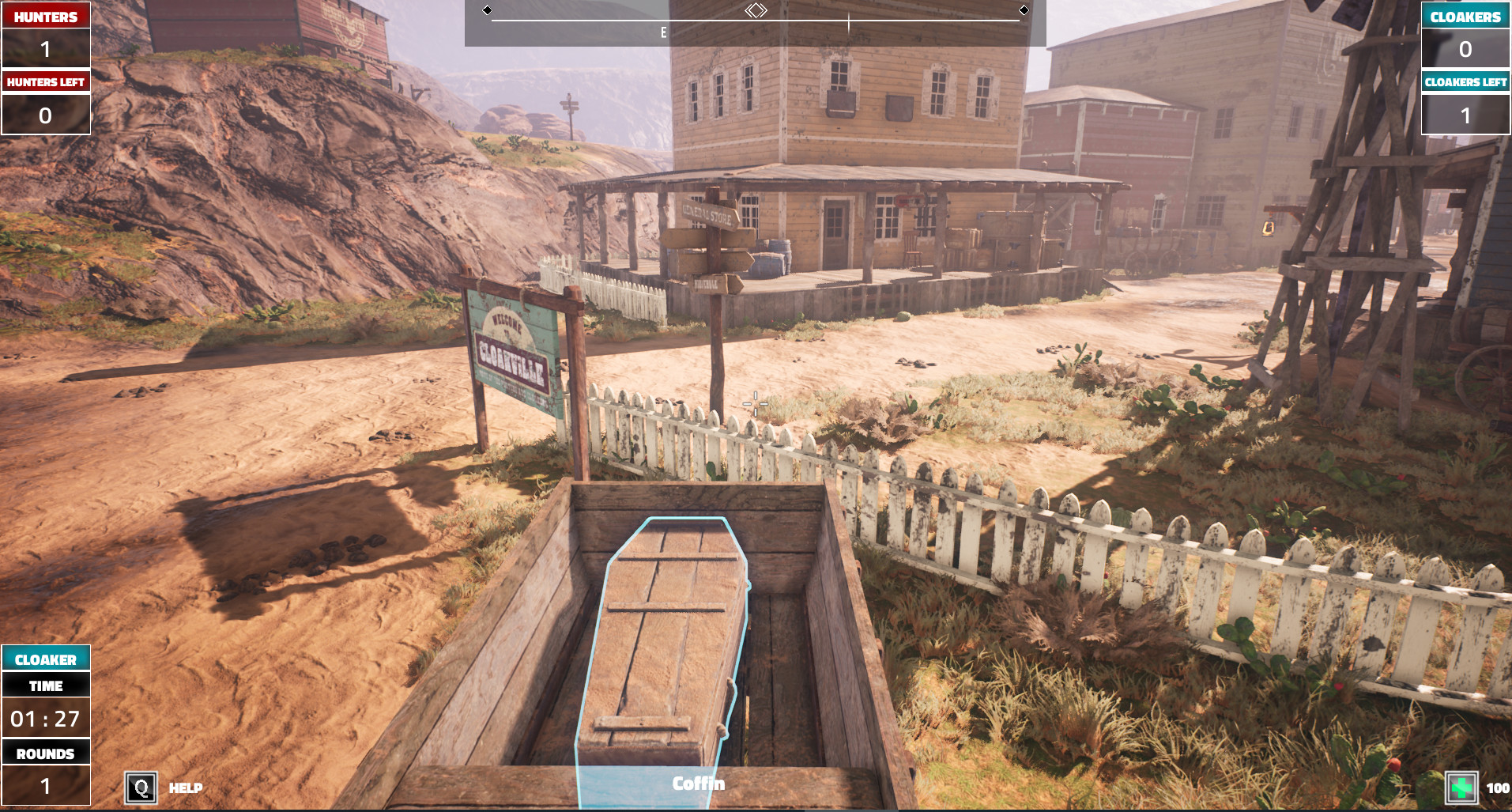1512x812 pixels.
Task: Toggle the CLOAKER status panel
Action: (x=45, y=658)
